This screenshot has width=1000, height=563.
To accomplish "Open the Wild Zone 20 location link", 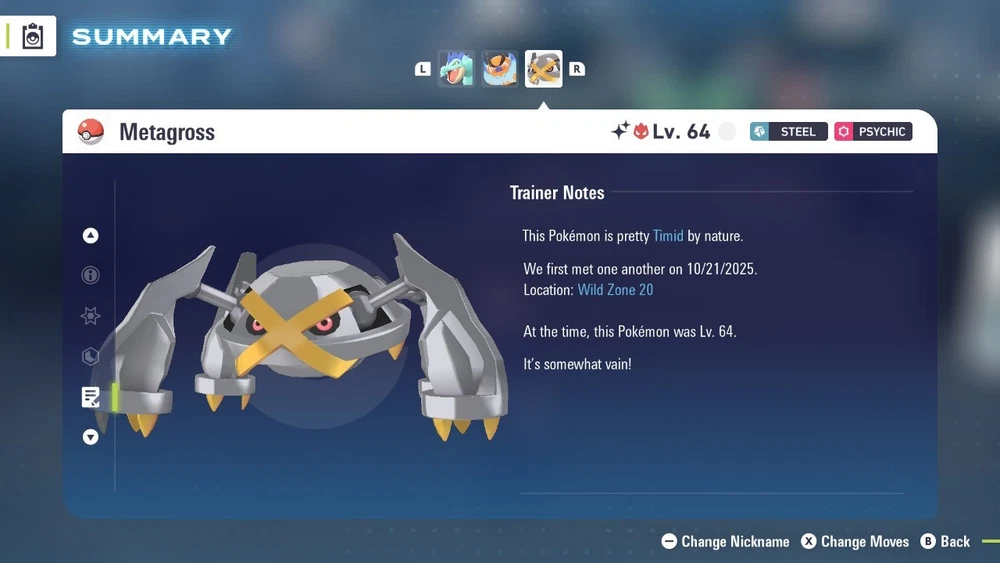I will (615, 290).
